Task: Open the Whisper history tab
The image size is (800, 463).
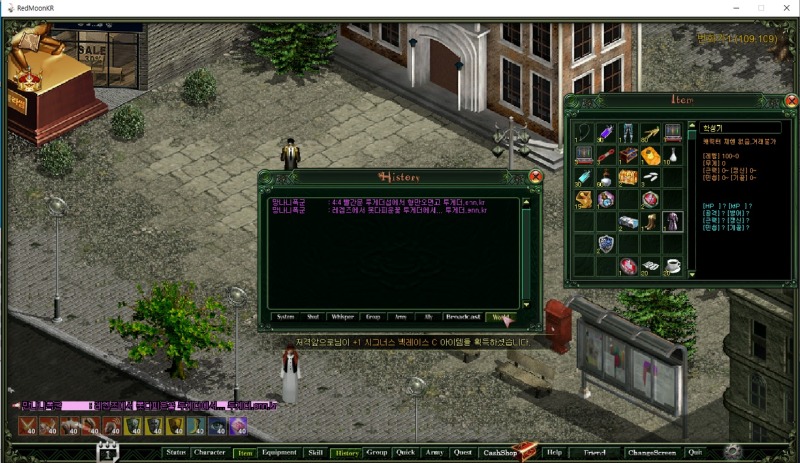Action: point(343,317)
